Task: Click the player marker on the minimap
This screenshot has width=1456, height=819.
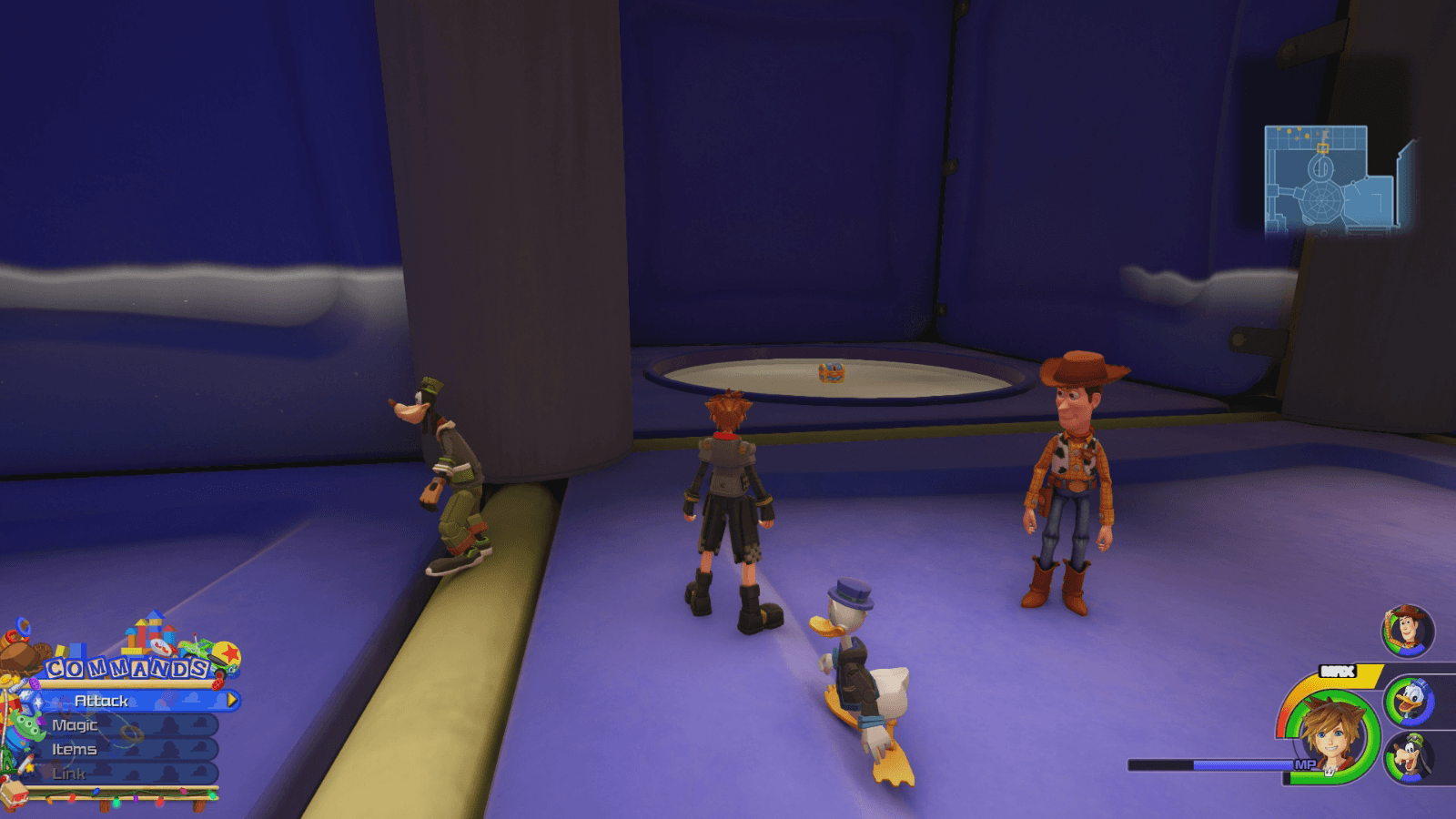Action: (x=1322, y=148)
